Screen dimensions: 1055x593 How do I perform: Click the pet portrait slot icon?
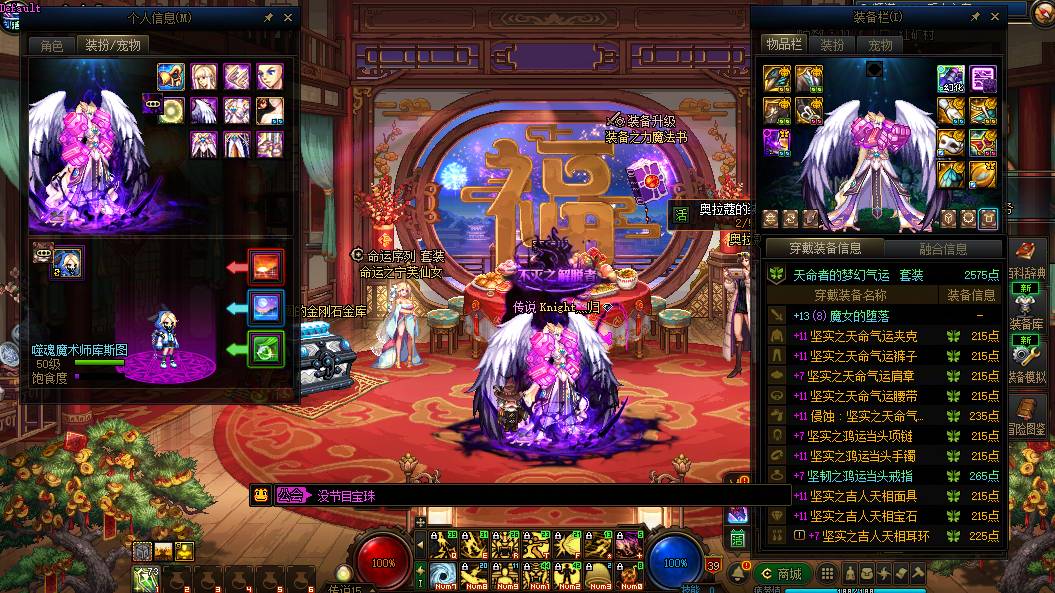68,263
